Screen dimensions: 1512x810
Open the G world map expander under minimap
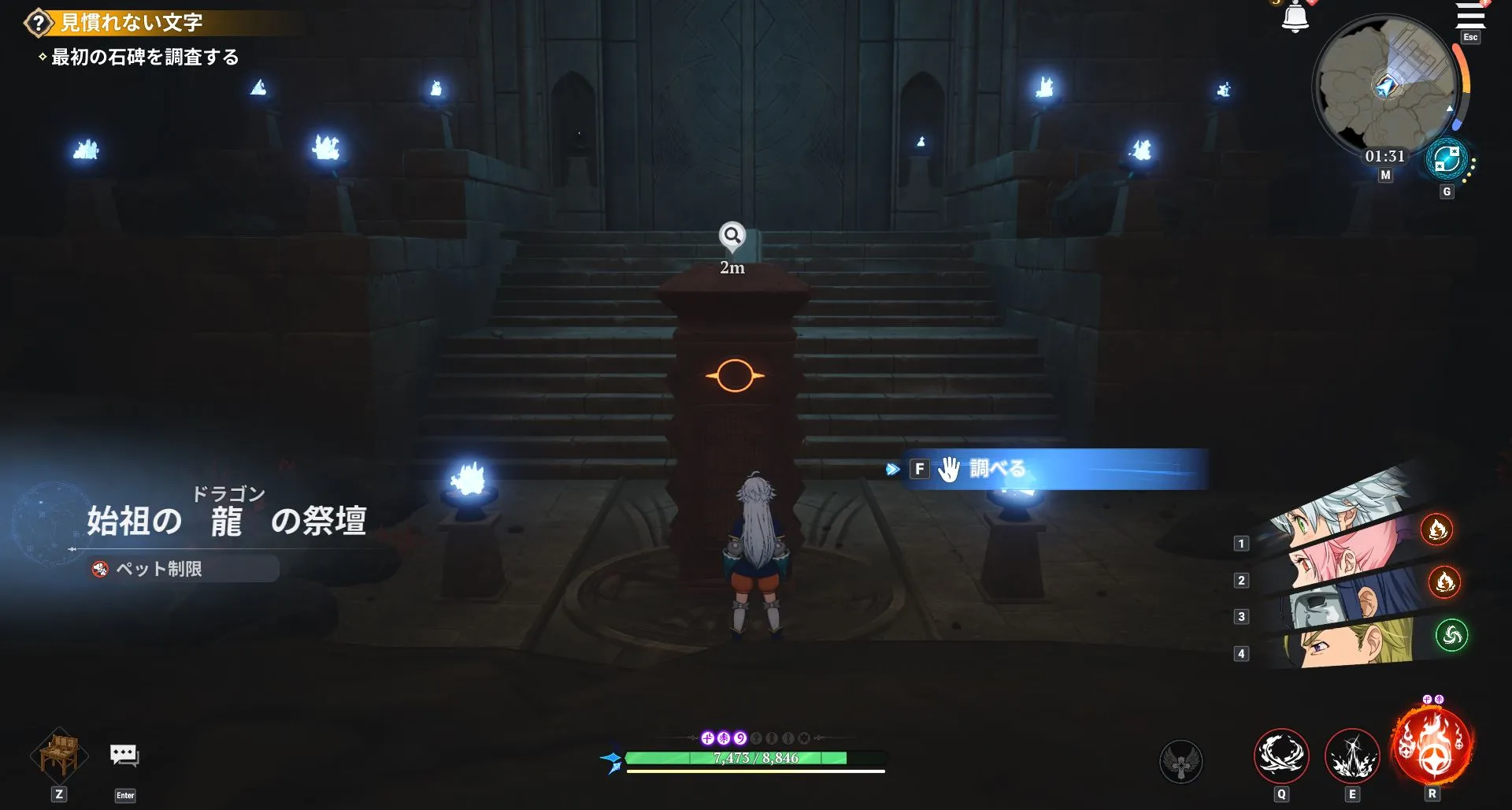[1447, 190]
